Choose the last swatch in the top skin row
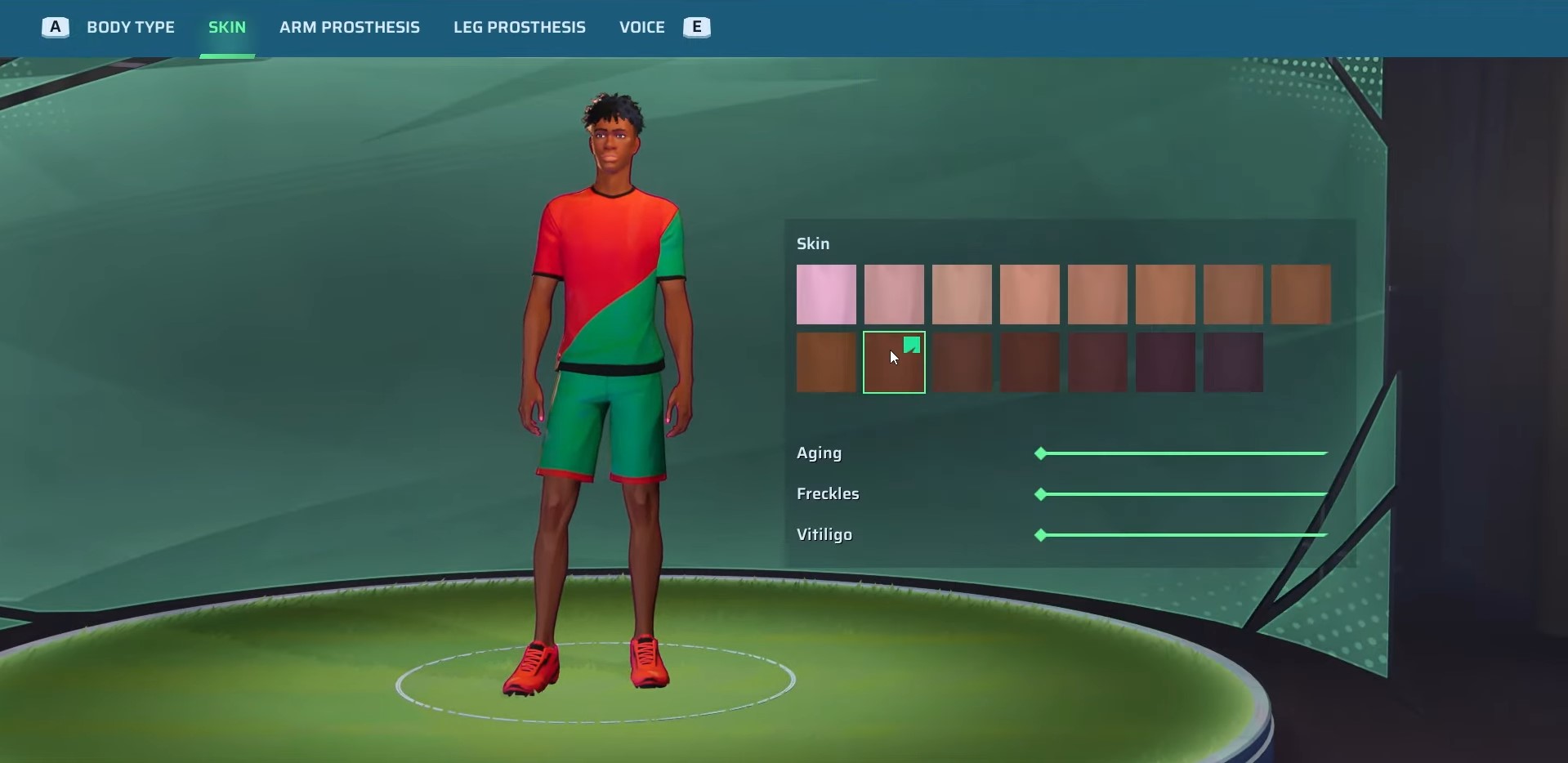Viewport: 1568px width, 763px height. (x=1301, y=294)
